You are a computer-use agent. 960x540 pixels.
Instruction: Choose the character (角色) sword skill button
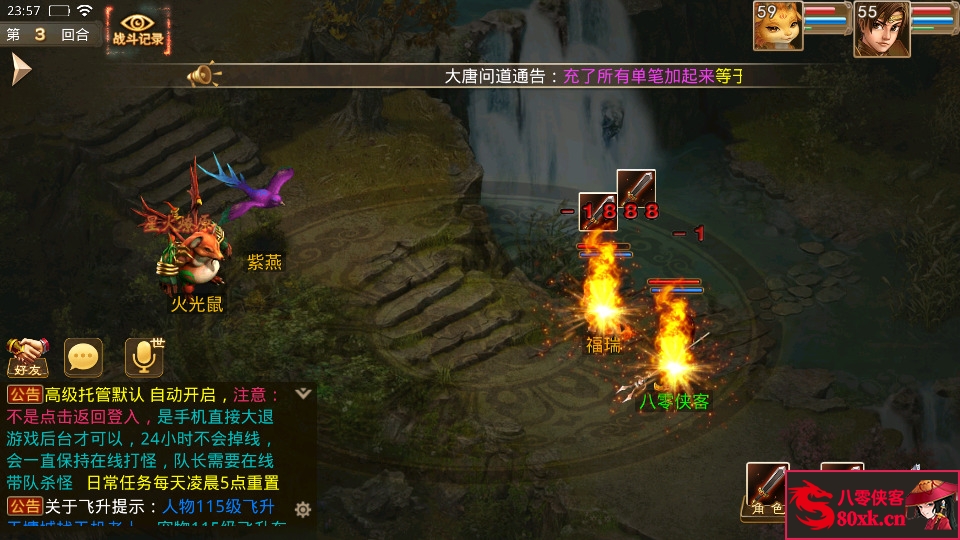(768, 489)
